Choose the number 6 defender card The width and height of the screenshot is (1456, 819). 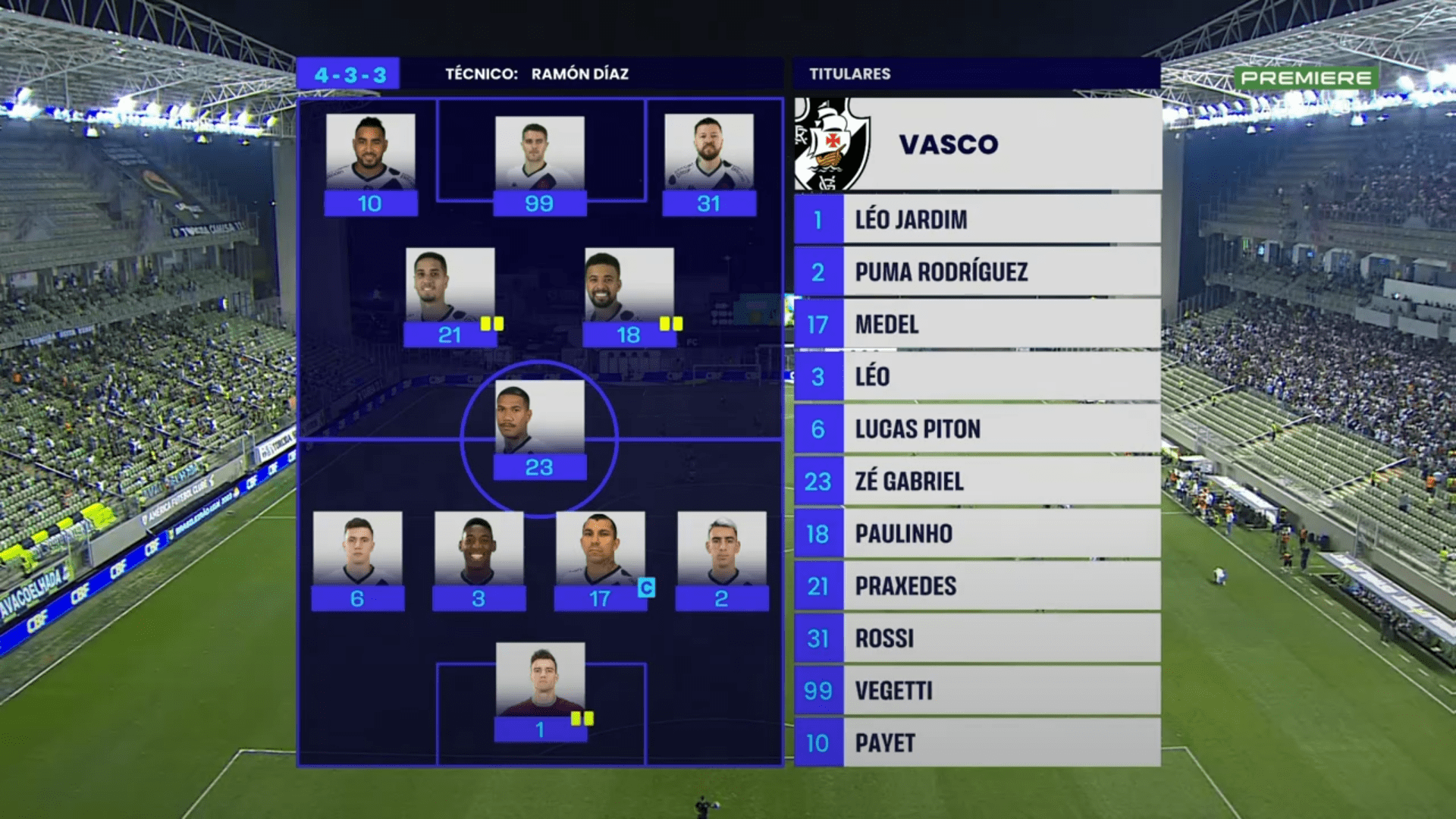pos(357,561)
